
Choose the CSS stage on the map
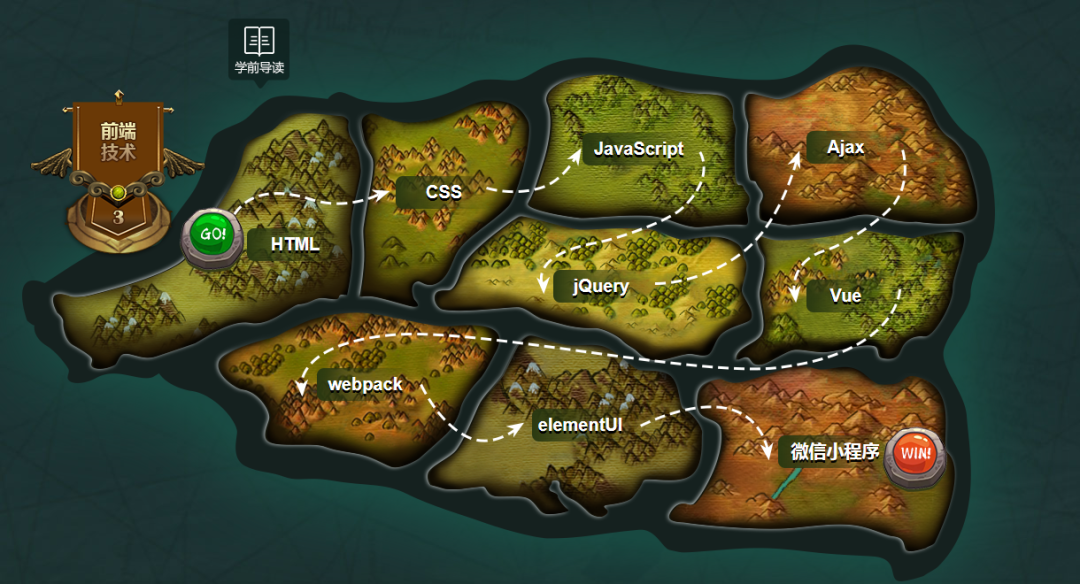click(443, 192)
